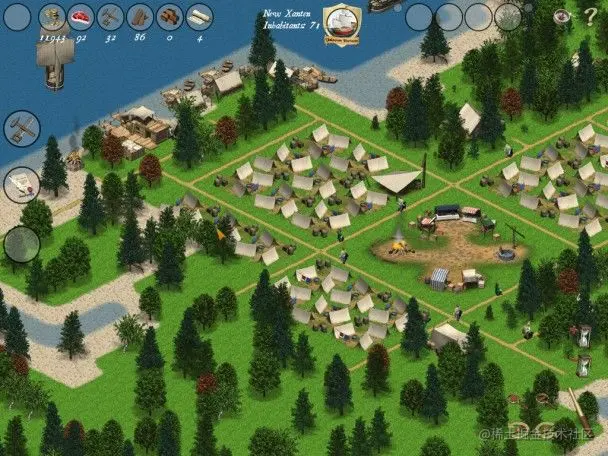The image size is (608, 456).
Task: Open the hammer and saw build menu
Action: coord(21,128)
